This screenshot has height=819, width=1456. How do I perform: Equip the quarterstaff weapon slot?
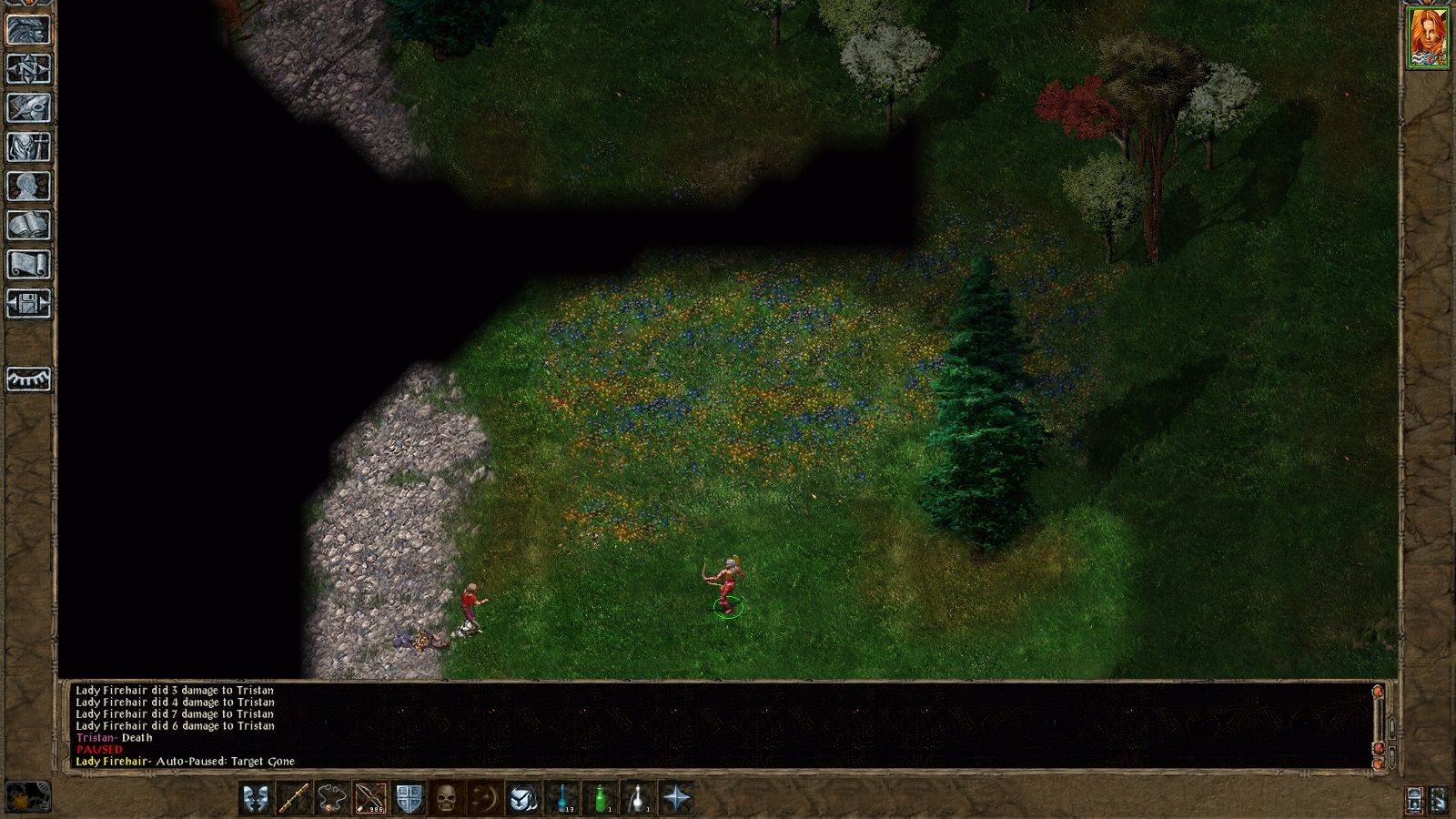[x=294, y=799]
